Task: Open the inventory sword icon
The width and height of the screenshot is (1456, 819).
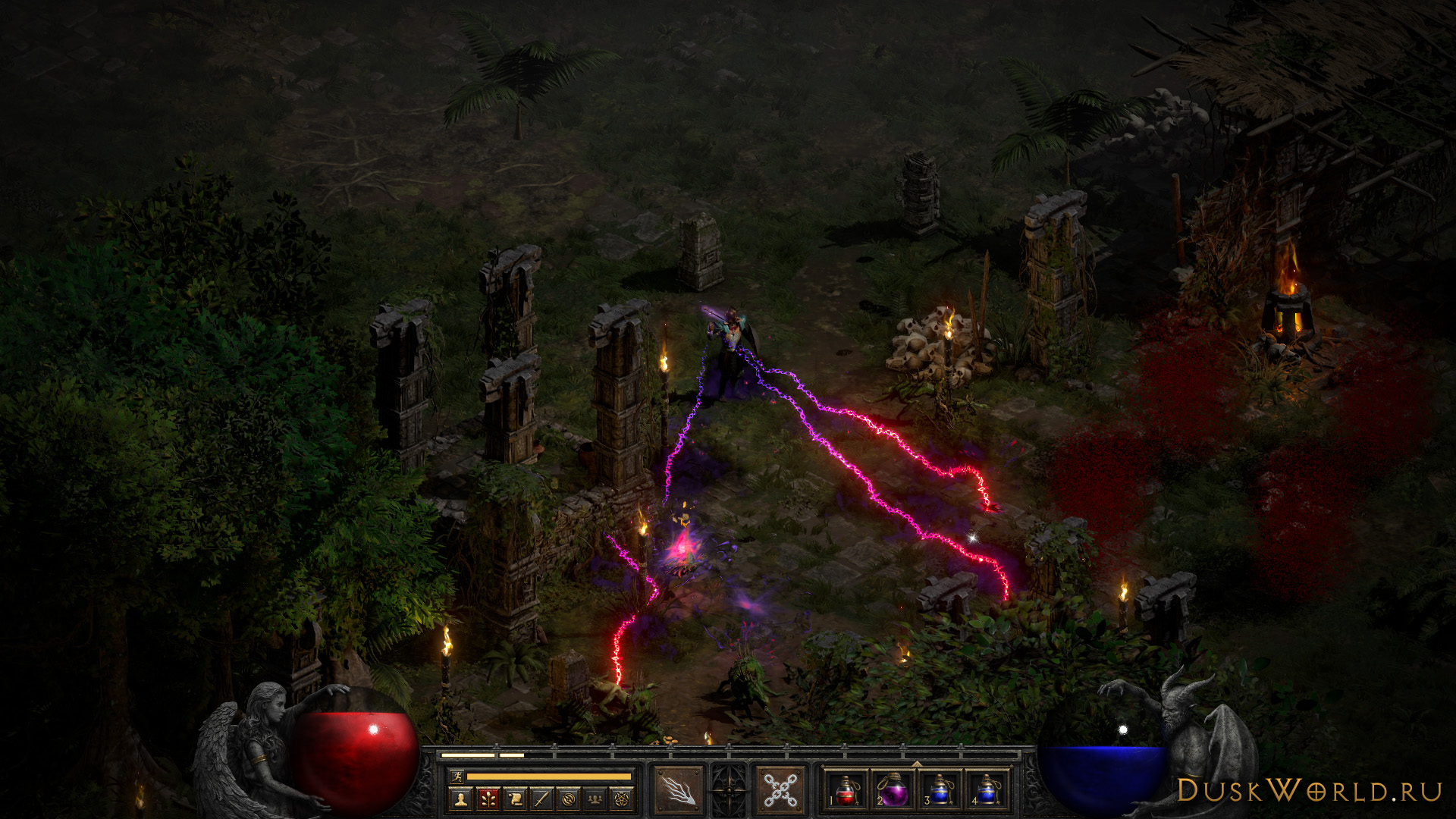Action: point(541,799)
